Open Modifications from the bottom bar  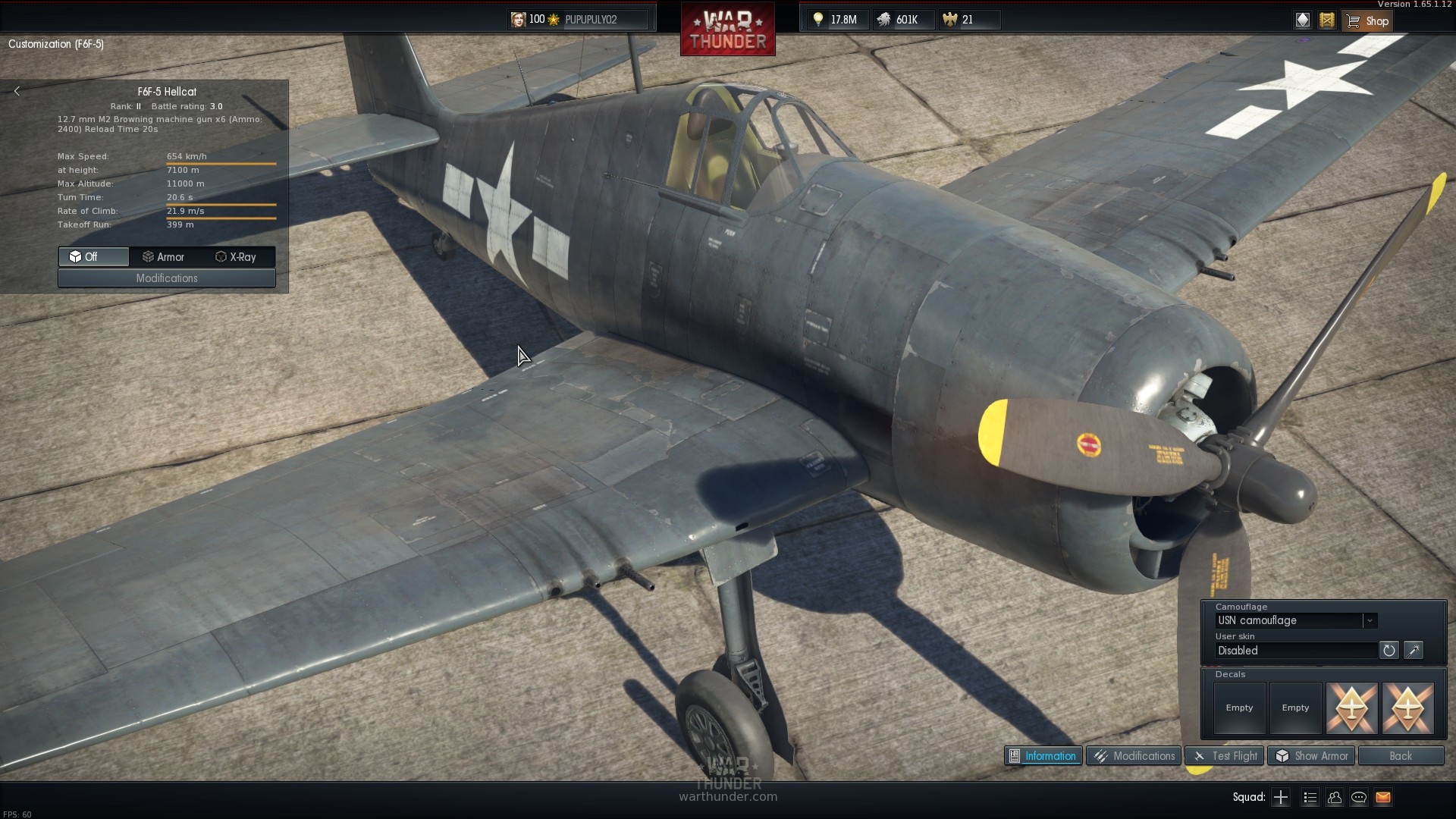1134,756
